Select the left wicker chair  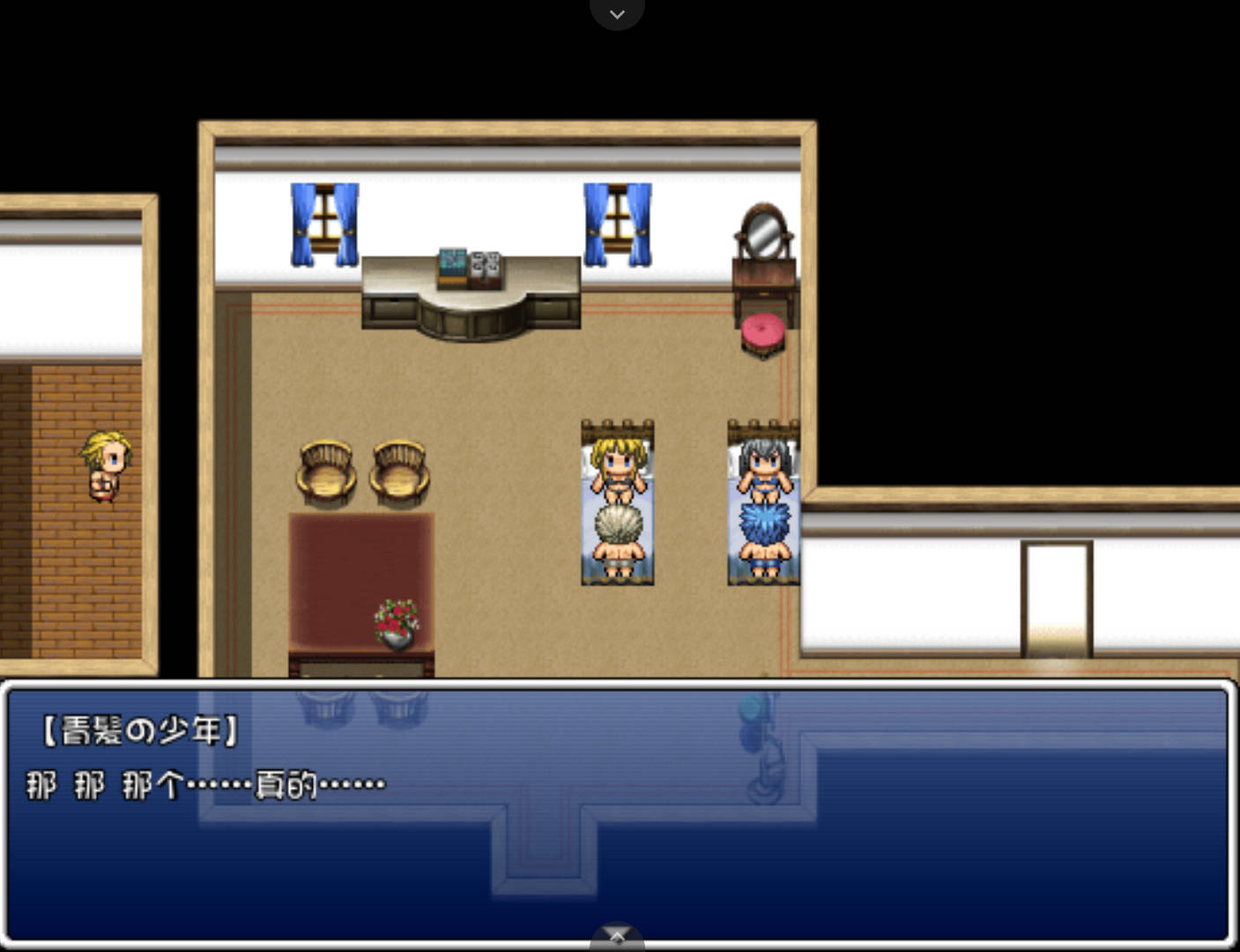[325, 472]
